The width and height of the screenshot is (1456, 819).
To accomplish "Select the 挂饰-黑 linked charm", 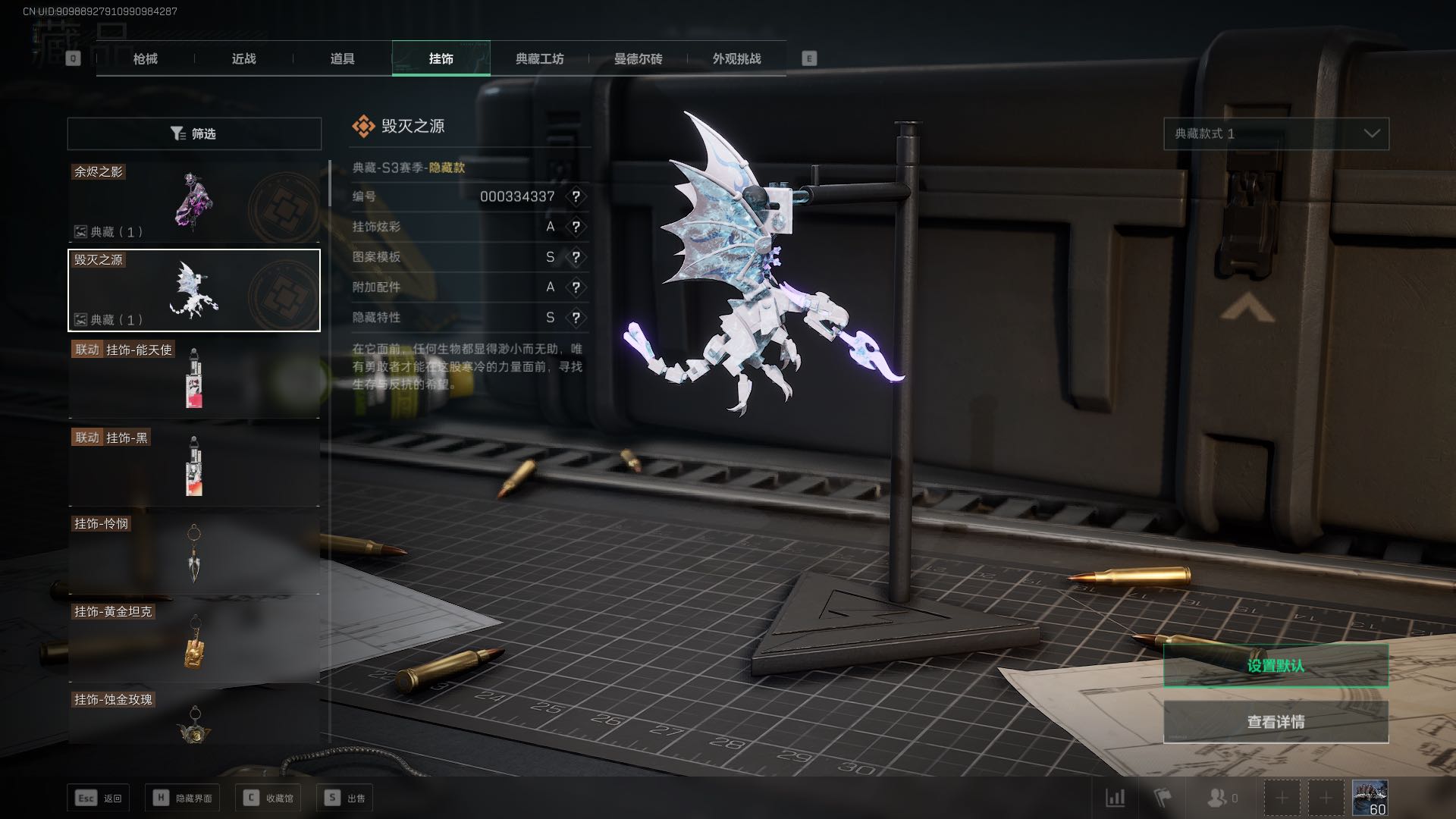I will pyautogui.click(x=194, y=466).
